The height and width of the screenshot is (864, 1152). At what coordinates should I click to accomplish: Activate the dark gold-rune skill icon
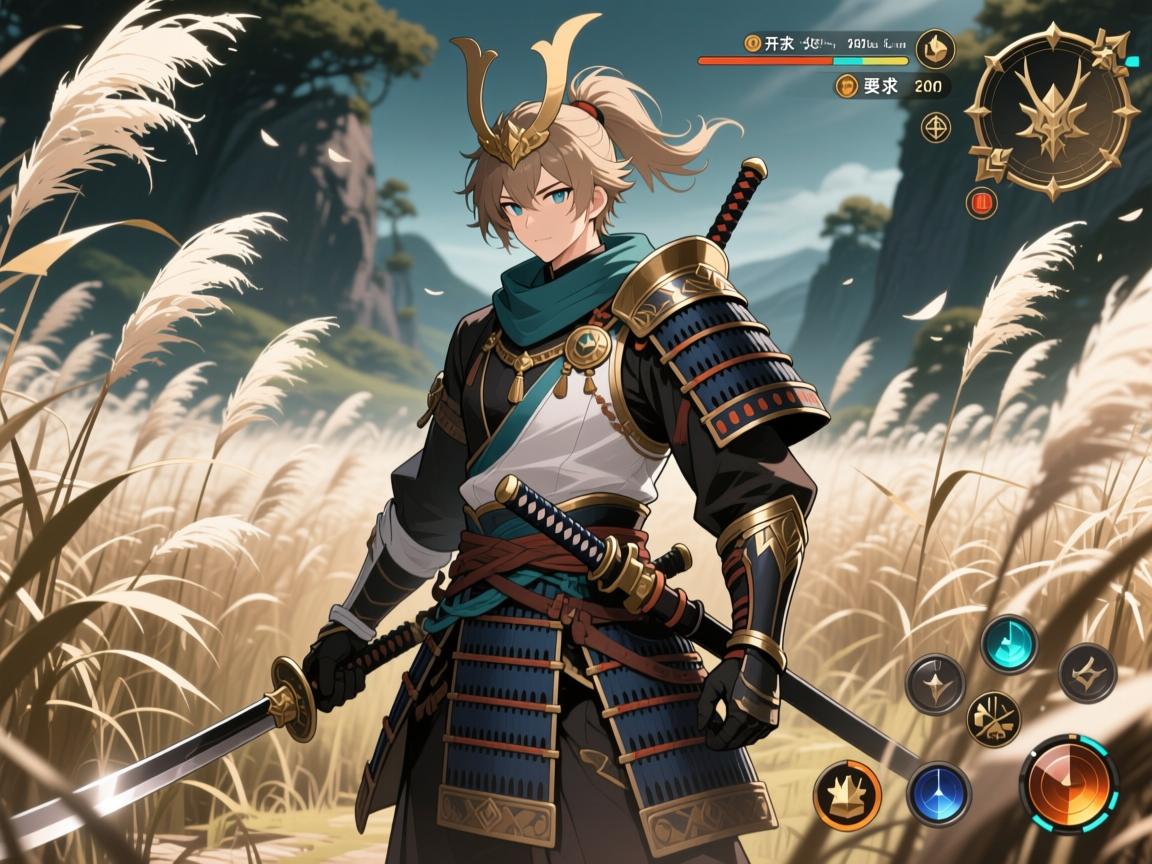point(1087,673)
